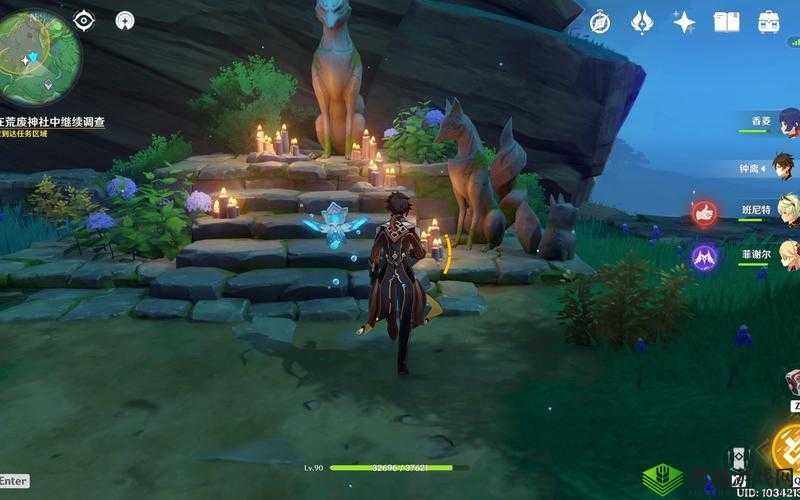Open the backpack Inventory icon
Viewport: 800px width, 500px height.
coord(769,21)
